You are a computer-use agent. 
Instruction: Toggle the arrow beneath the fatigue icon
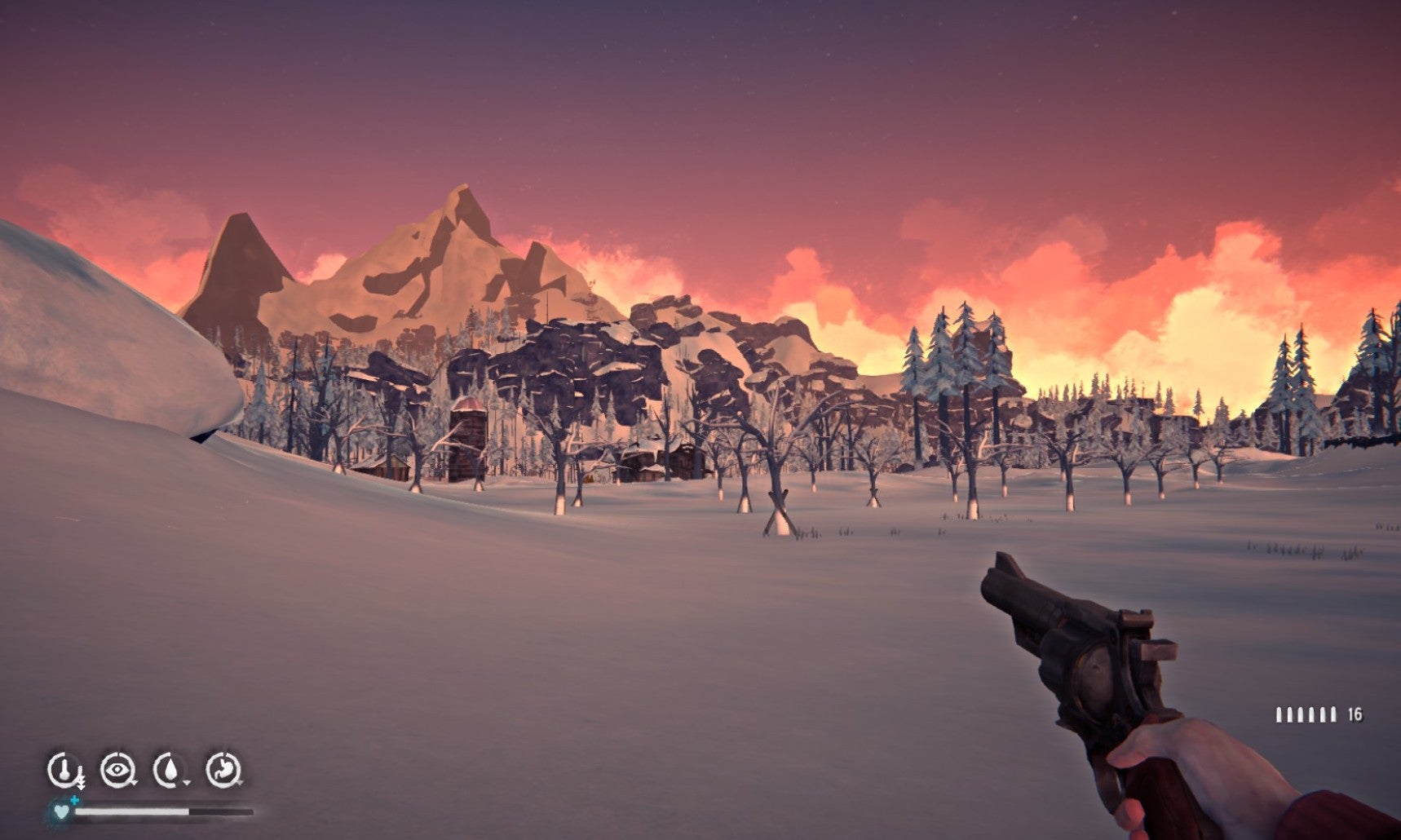134,781
